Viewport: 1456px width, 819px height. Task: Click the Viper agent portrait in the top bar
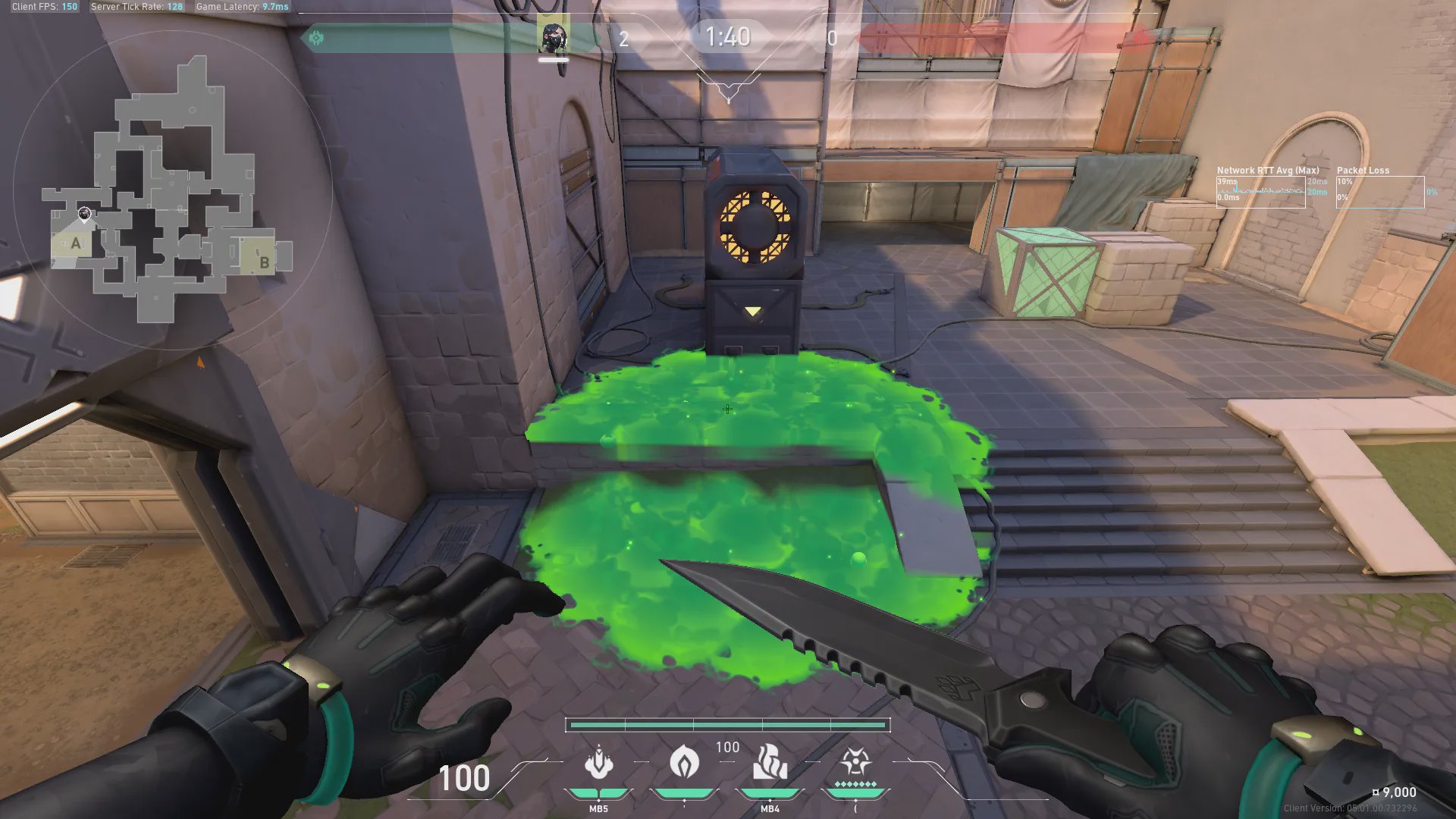(x=553, y=37)
